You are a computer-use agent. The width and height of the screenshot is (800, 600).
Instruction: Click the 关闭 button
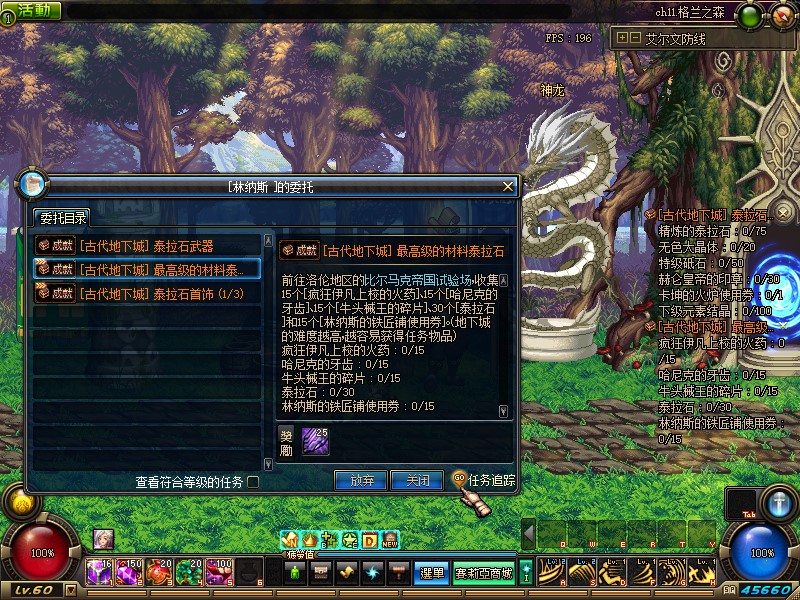pos(417,480)
